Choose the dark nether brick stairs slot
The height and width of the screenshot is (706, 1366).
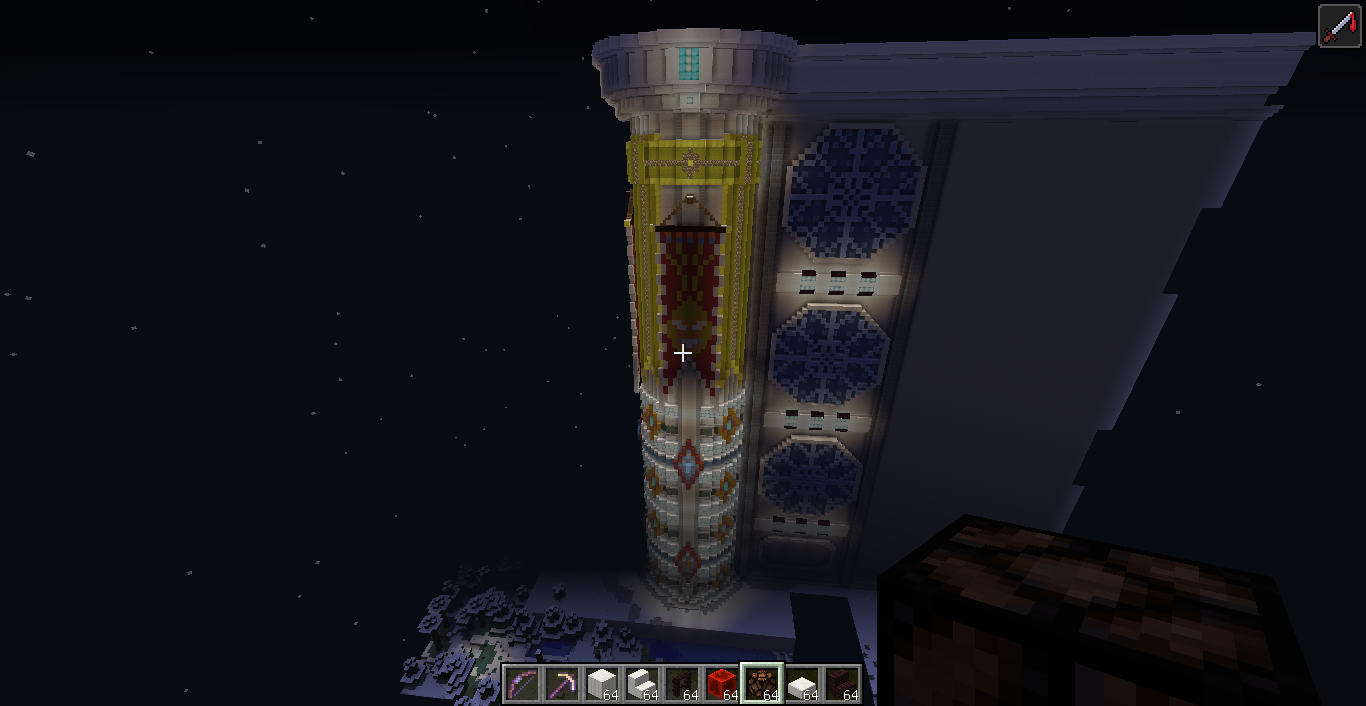coord(842,684)
